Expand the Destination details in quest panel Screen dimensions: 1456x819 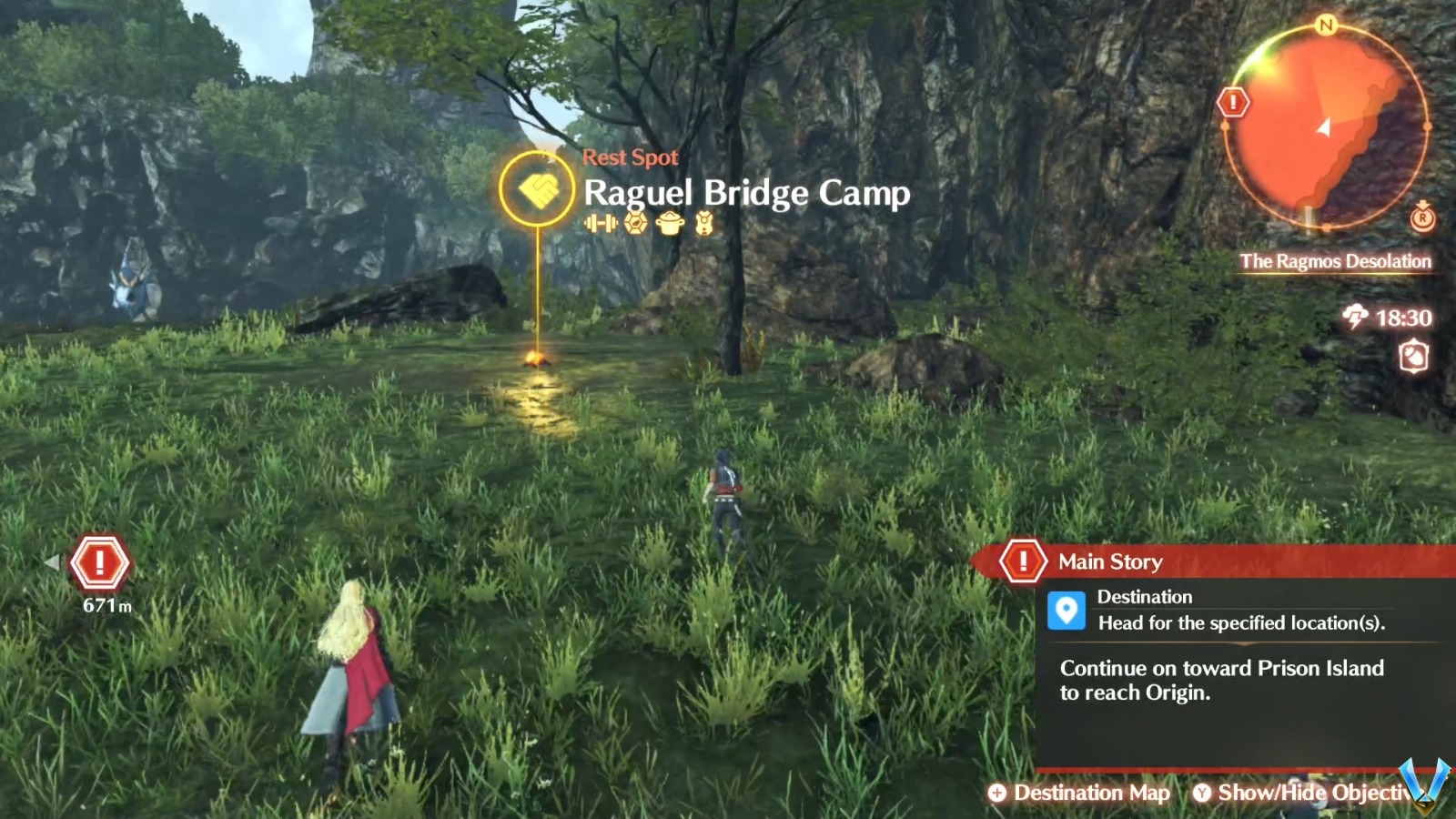[x=1146, y=597]
